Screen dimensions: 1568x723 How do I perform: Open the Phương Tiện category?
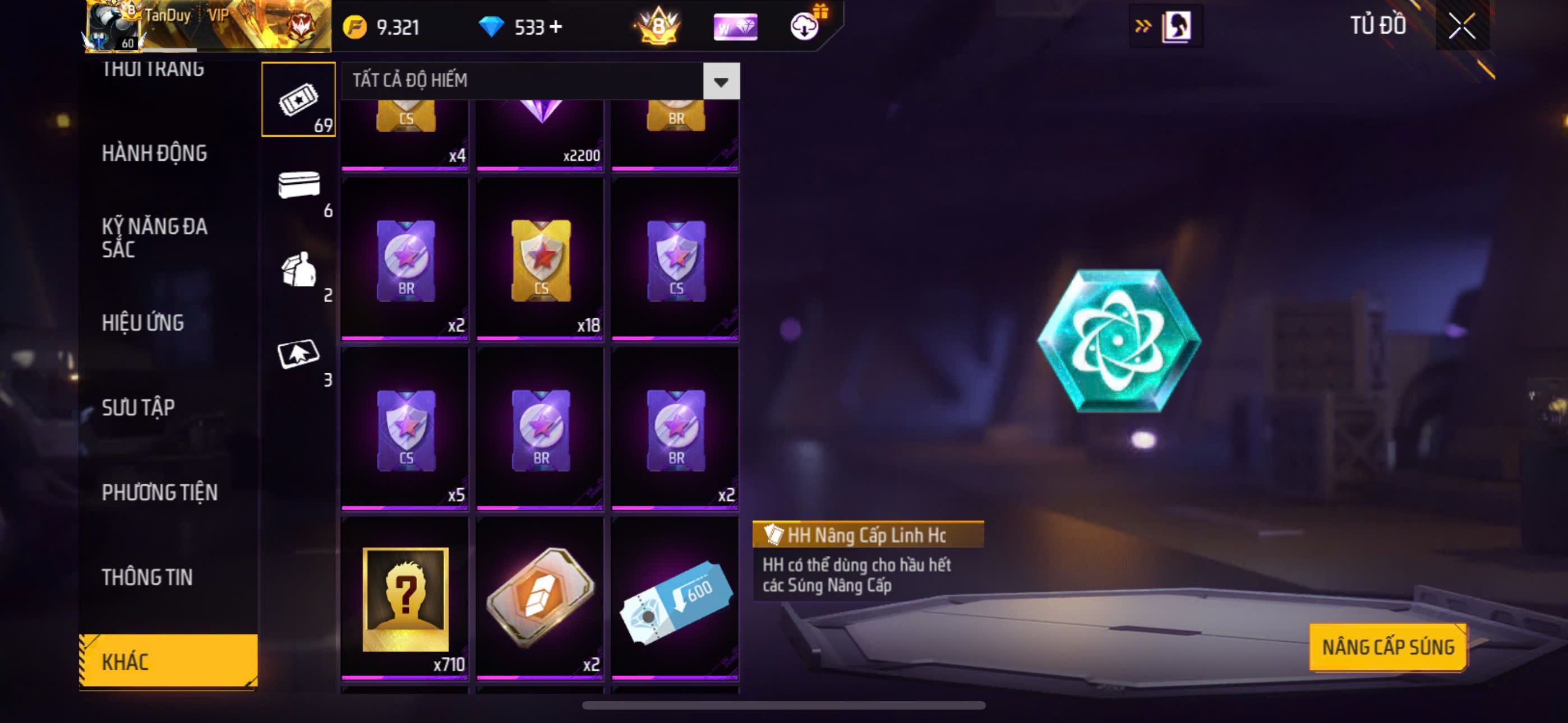pos(159,492)
